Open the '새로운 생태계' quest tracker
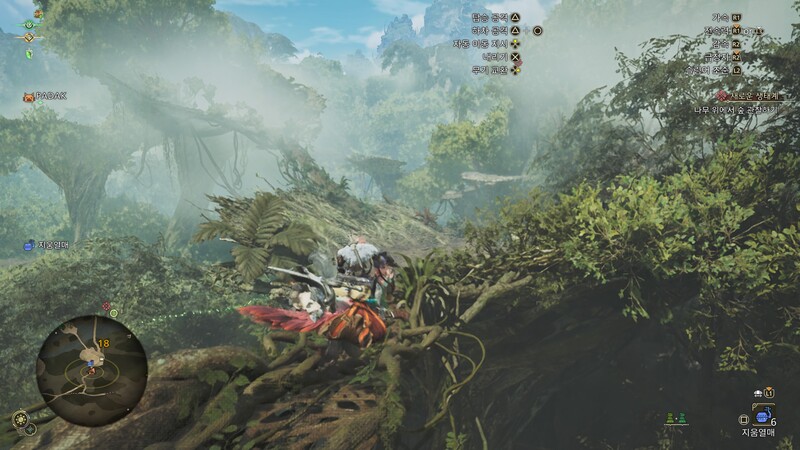This screenshot has height=450, width=800. [750, 96]
